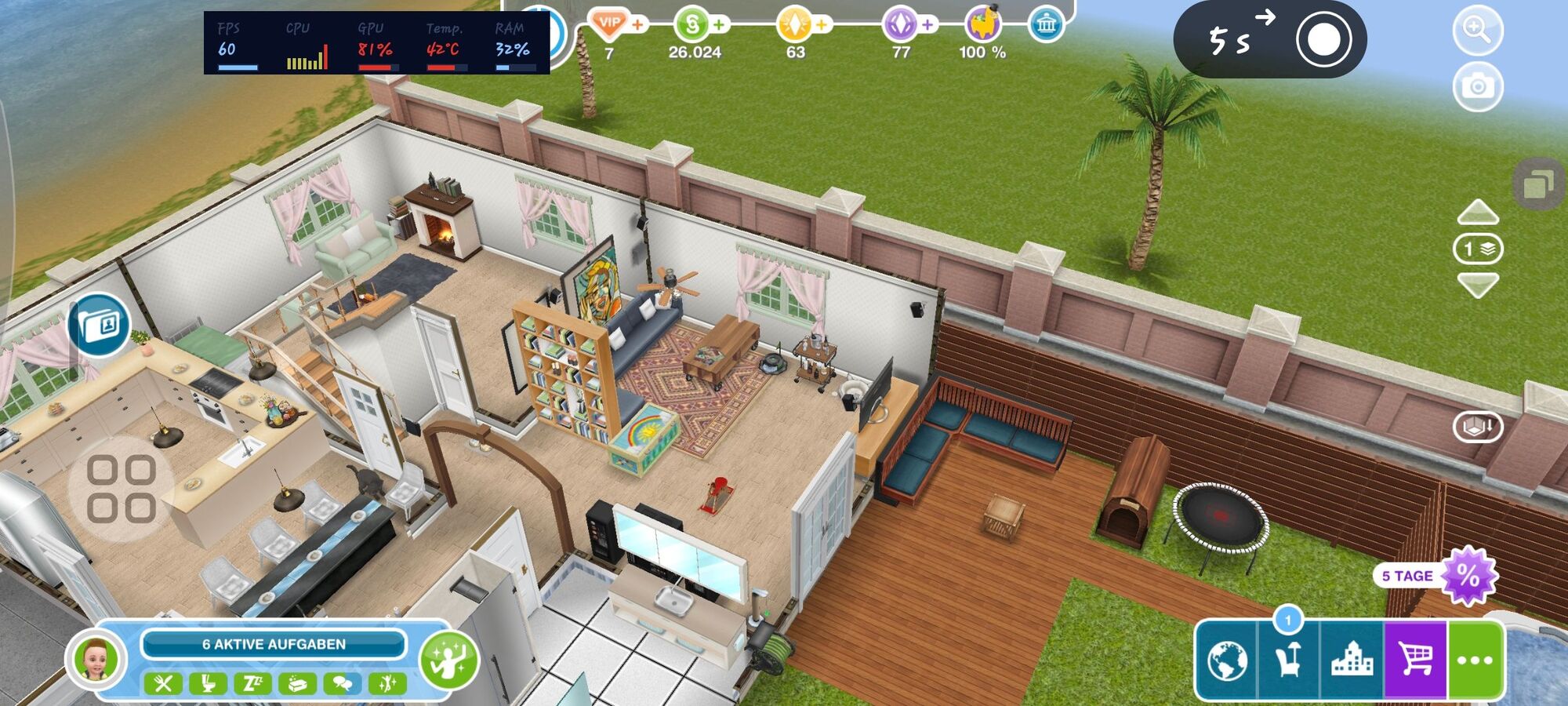This screenshot has width=1568, height=706.
Task: Enter the furniture build mode
Action: pos(1288,661)
